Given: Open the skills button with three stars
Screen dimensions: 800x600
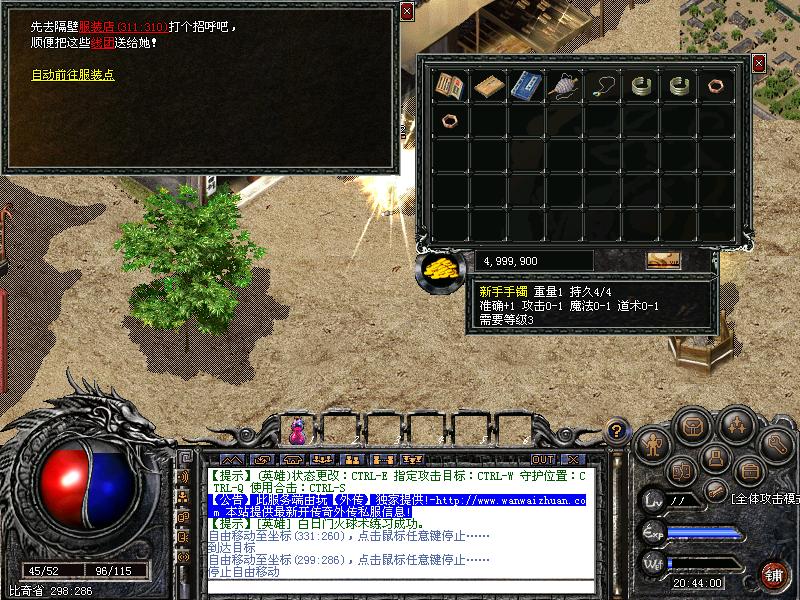Looking at the screenshot, I should point(738,426).
